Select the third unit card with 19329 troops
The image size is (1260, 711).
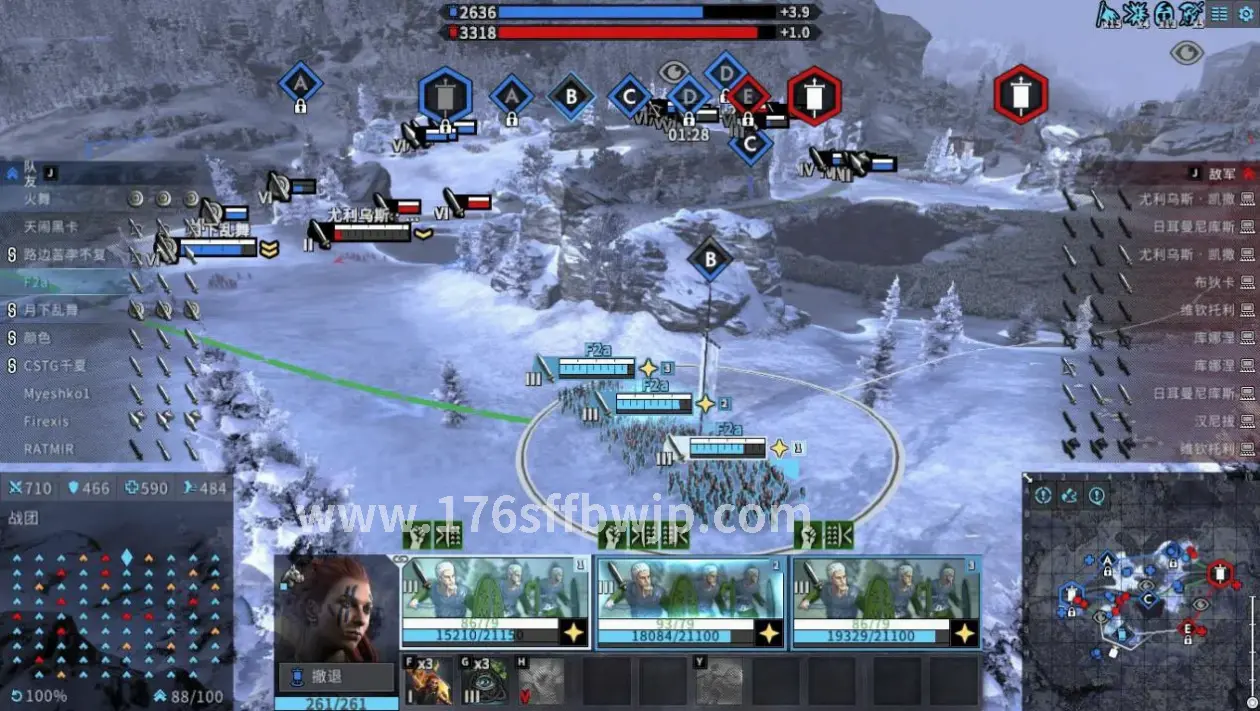[885, 603]
